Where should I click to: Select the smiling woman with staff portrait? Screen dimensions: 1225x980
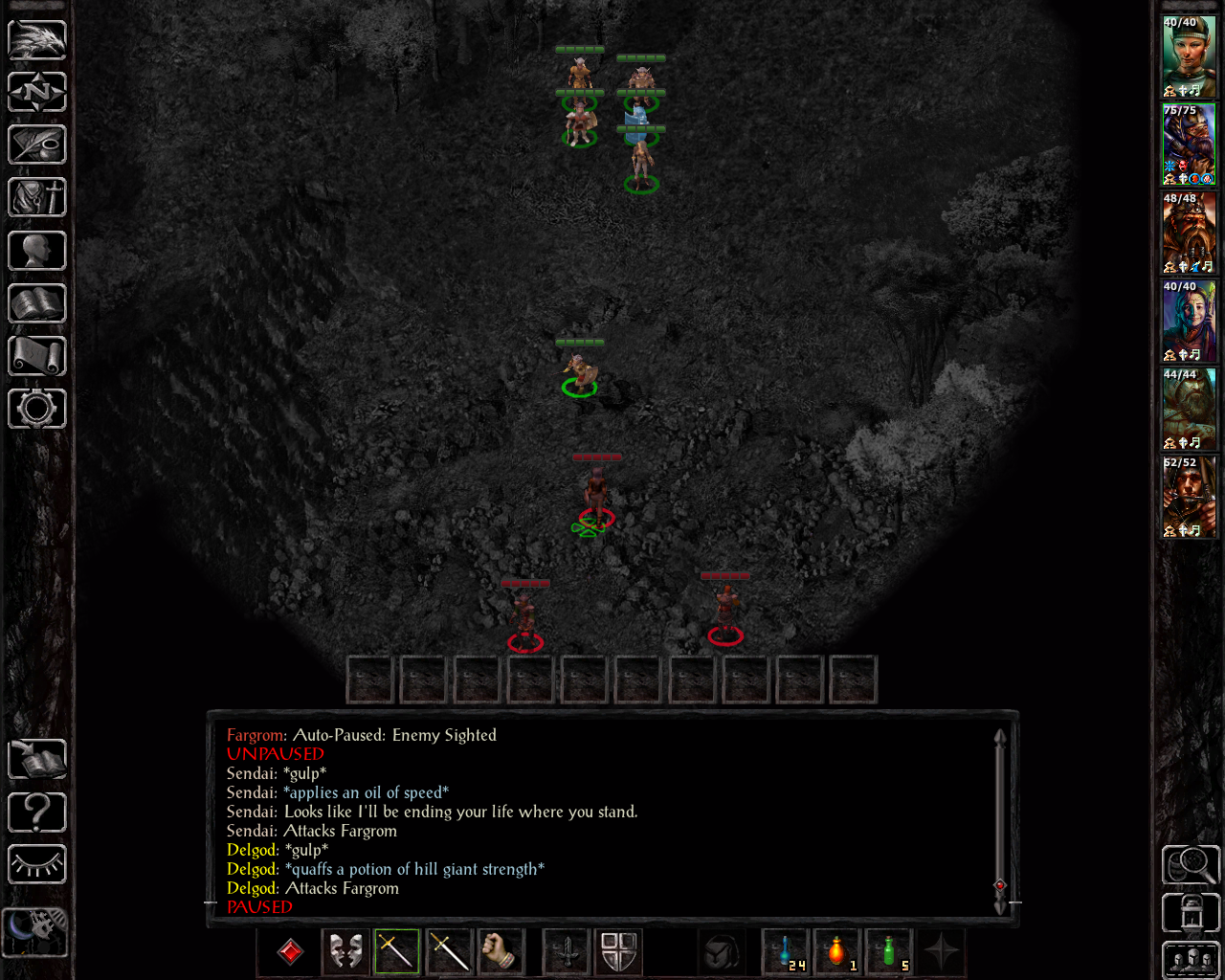1189,321
